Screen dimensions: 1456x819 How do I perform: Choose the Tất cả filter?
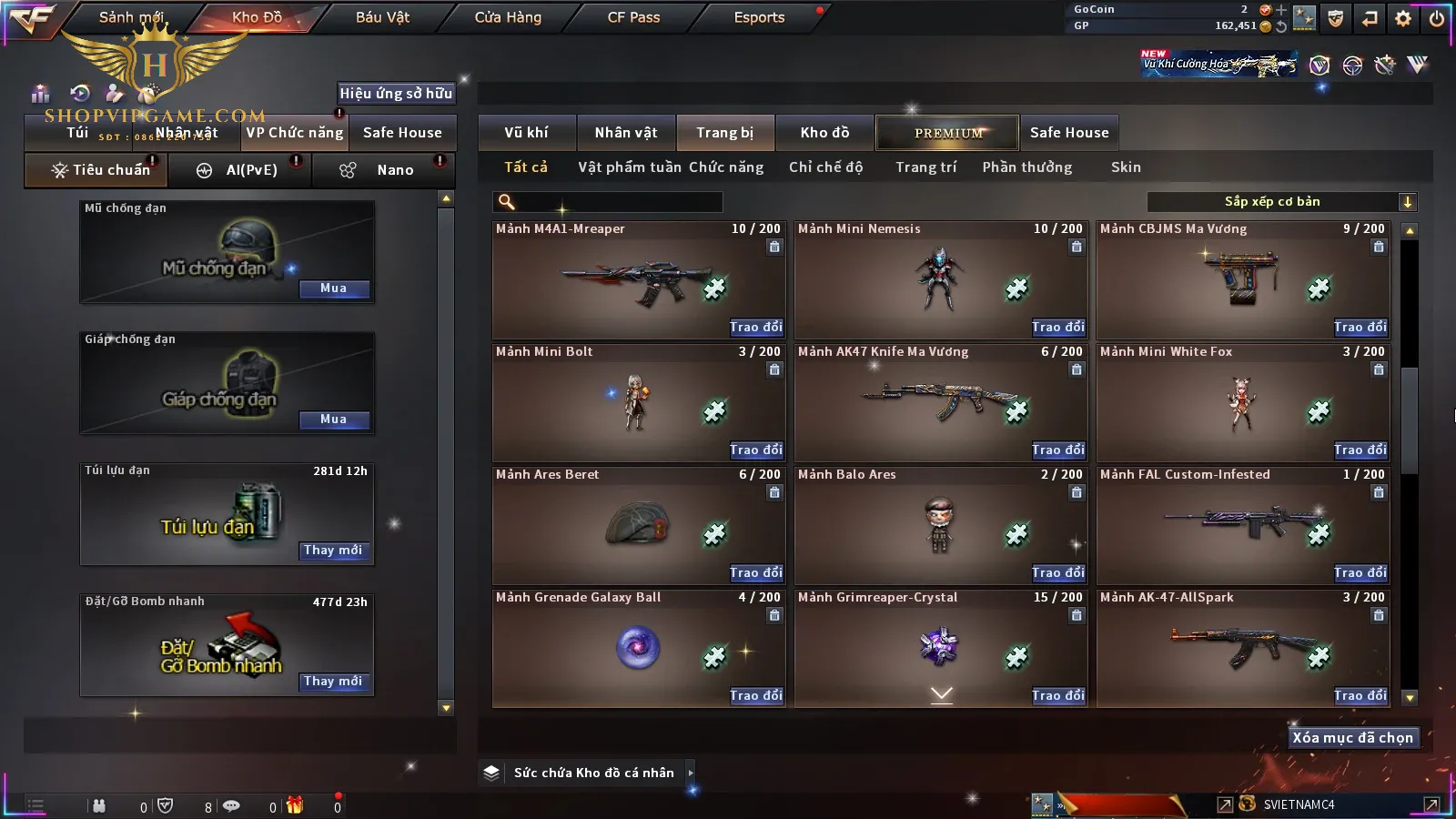pyautogui.click(x=526, y=167)
